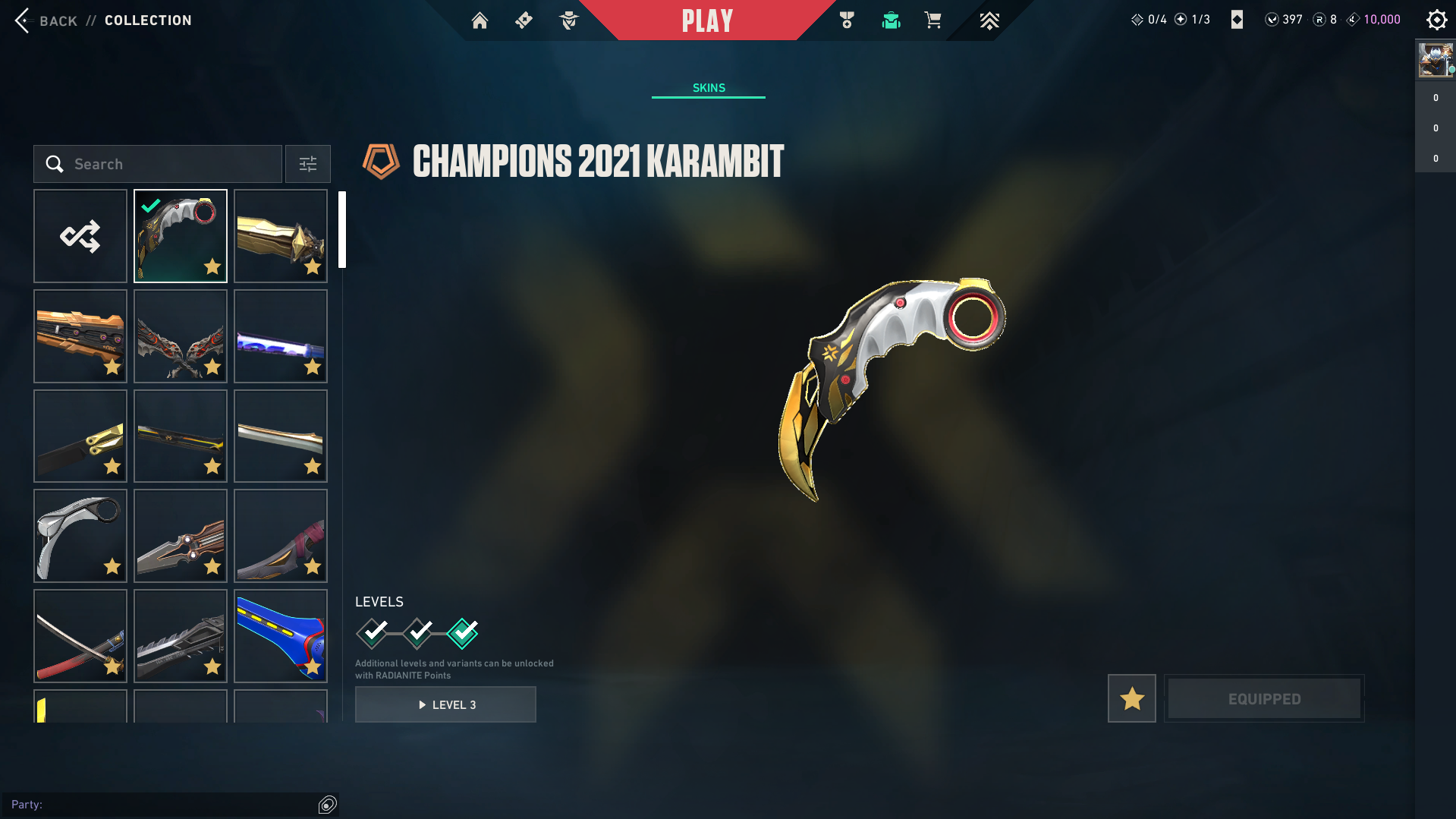This screenshot has width=1456, height=819.
Task: Play the Level 3 preview video
Action: [x=445, y=704]
